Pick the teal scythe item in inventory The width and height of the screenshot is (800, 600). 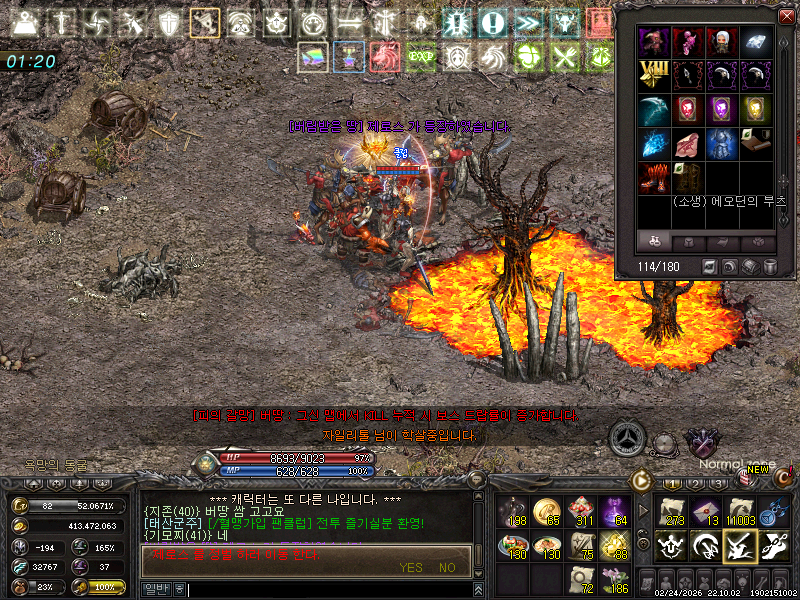[x=653, y=109]
